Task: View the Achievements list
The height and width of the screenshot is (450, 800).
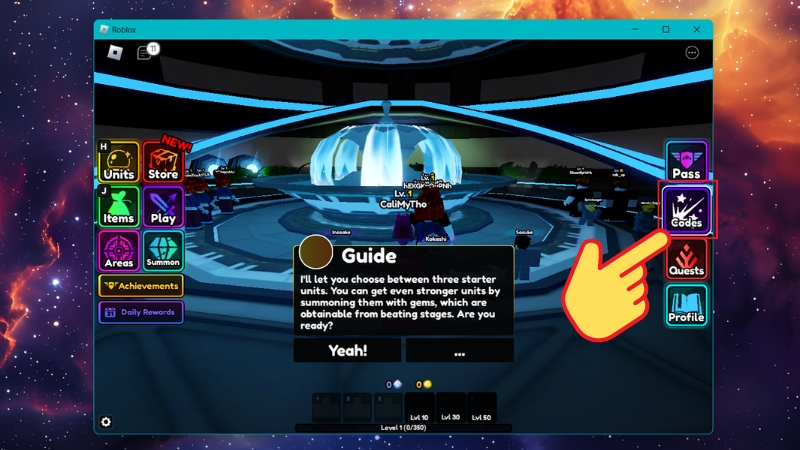Action: pyautogui.click(x=141, y=286)
